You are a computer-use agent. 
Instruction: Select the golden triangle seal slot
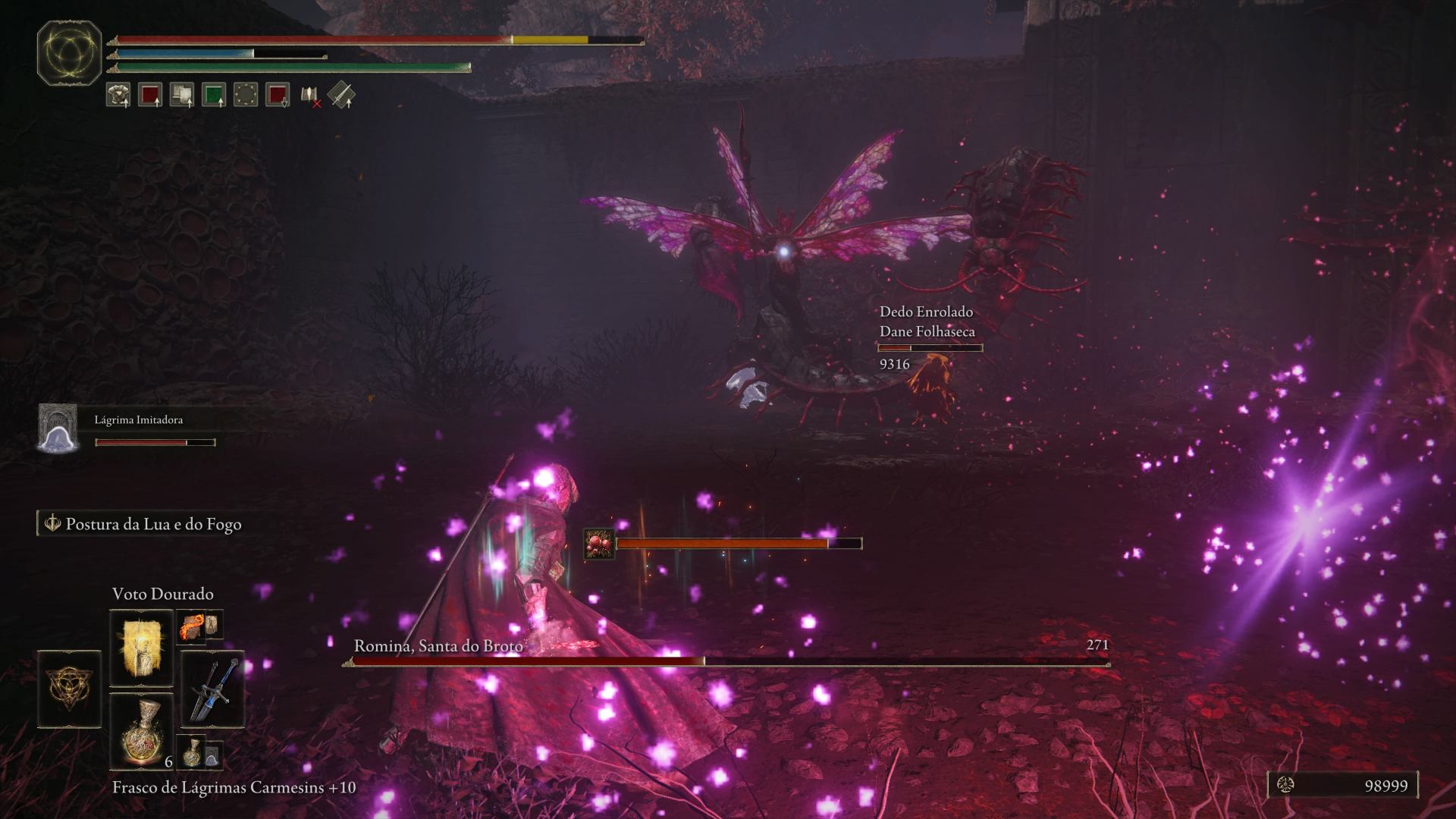click(69, 689)
